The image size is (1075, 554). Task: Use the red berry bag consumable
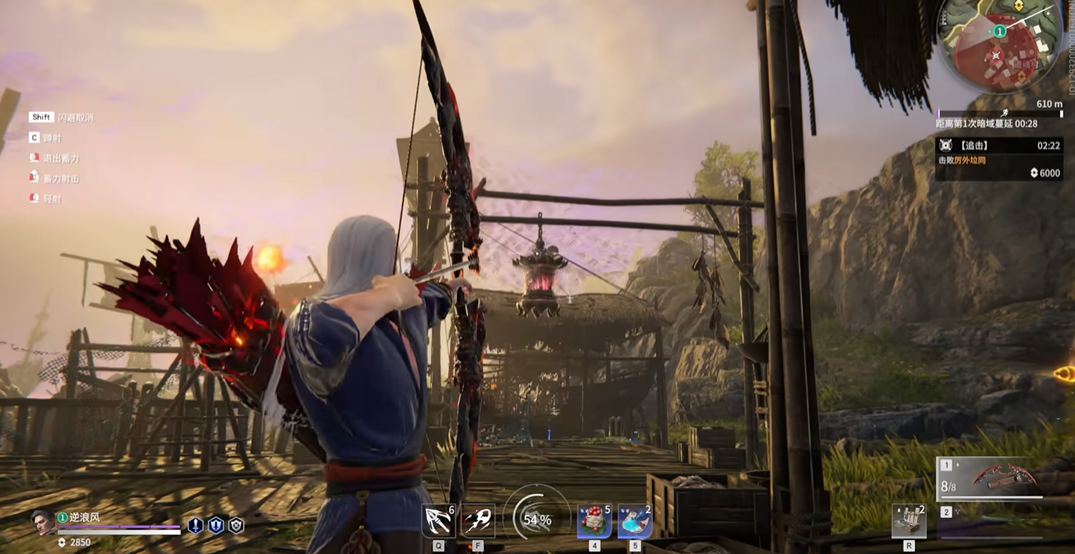(594, 521)
